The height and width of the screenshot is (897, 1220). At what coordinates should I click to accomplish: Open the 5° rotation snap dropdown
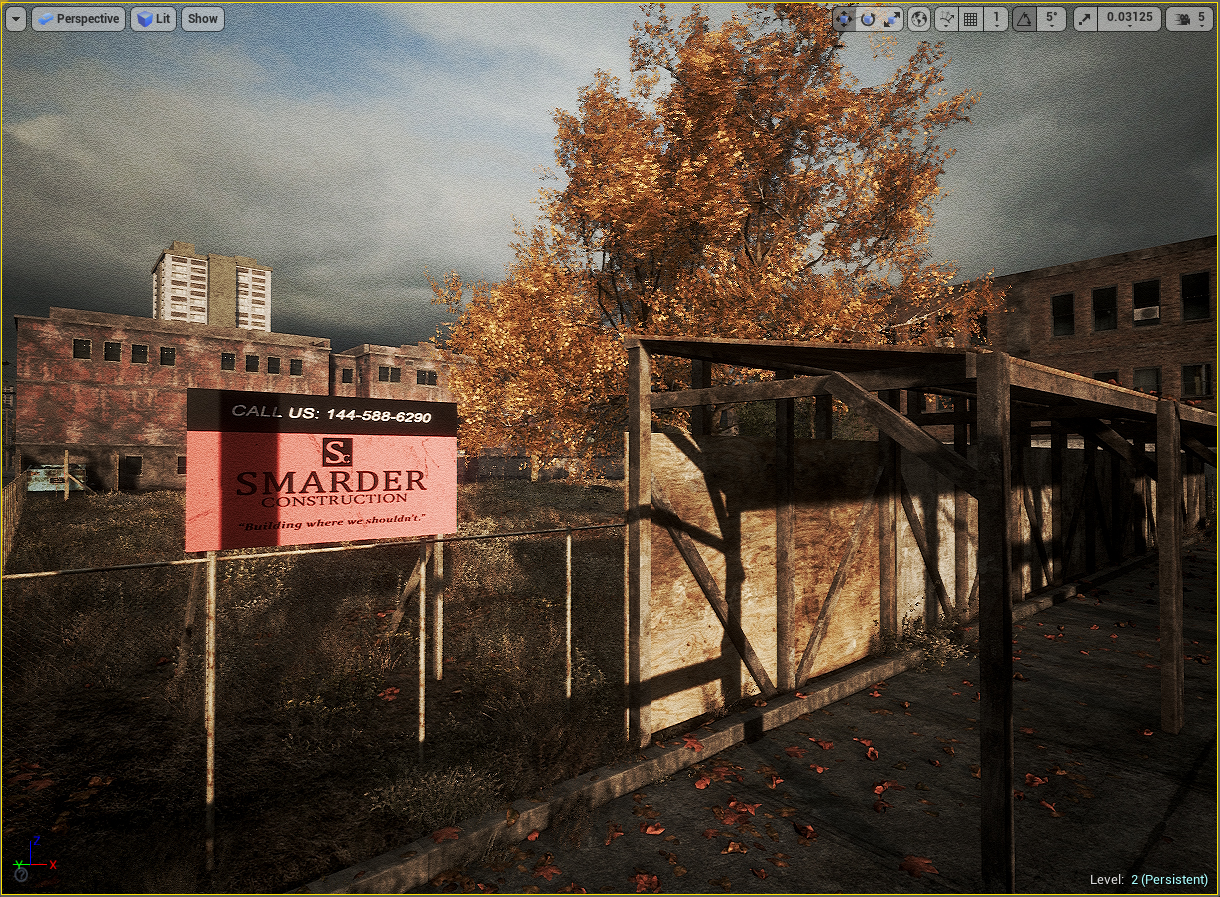[1050, 19]
